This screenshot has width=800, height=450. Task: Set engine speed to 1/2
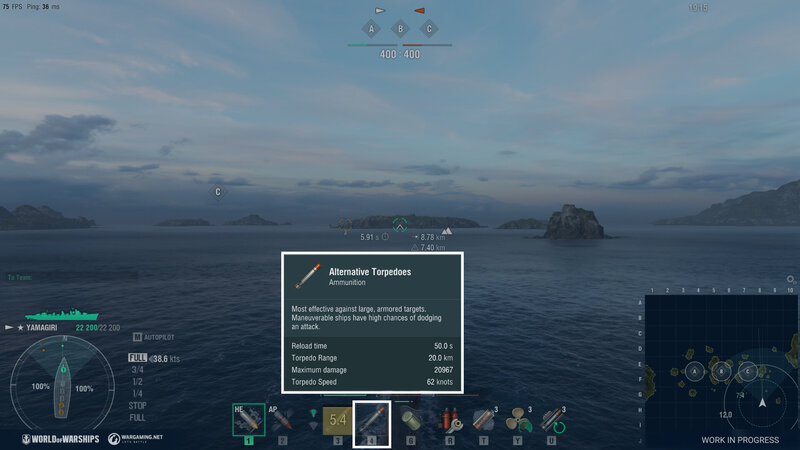tap(137, 381)
